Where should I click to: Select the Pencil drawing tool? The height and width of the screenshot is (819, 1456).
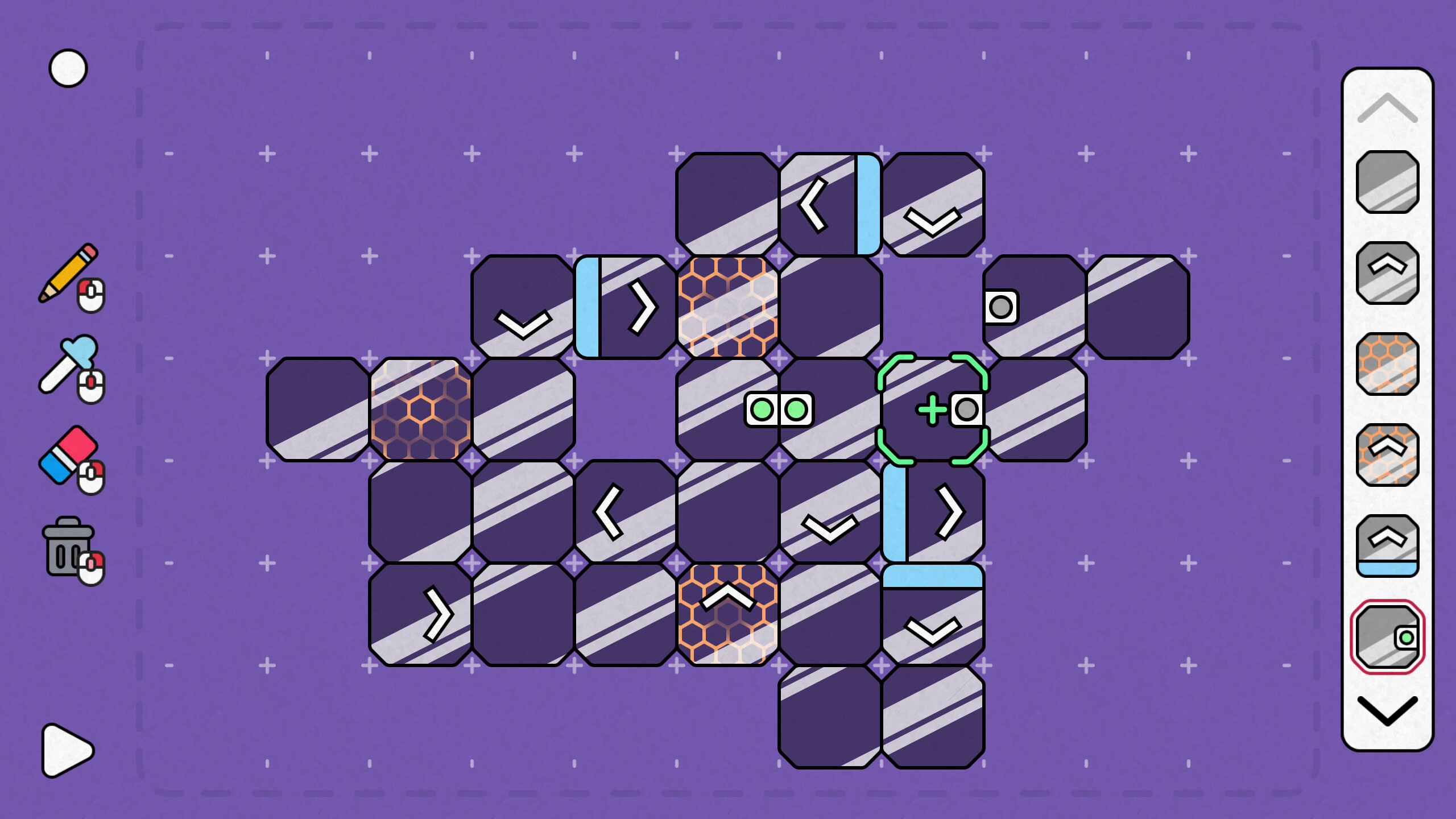(67, 278)
